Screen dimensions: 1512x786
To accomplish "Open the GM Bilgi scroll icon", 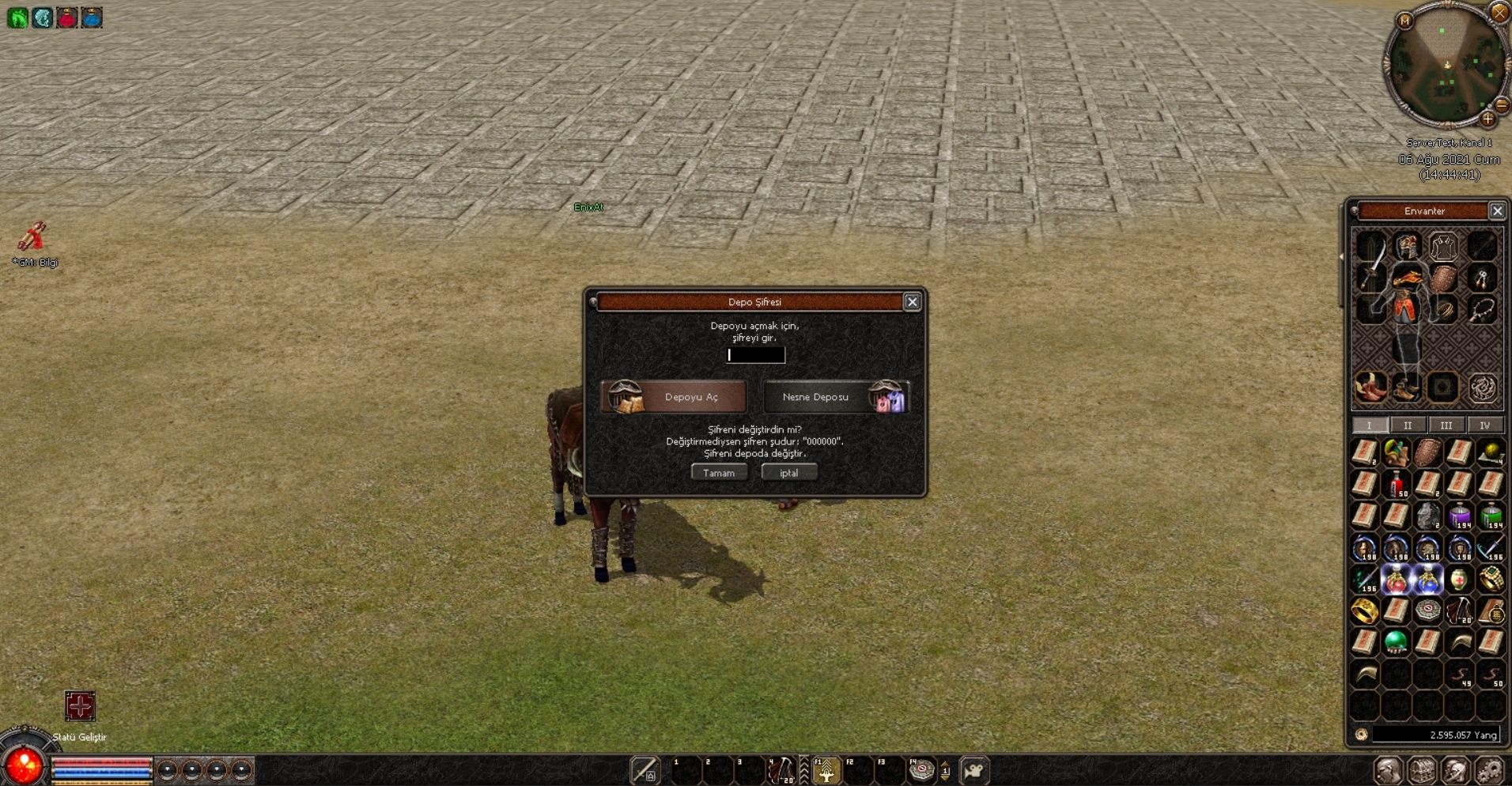I will pos(32,236).
